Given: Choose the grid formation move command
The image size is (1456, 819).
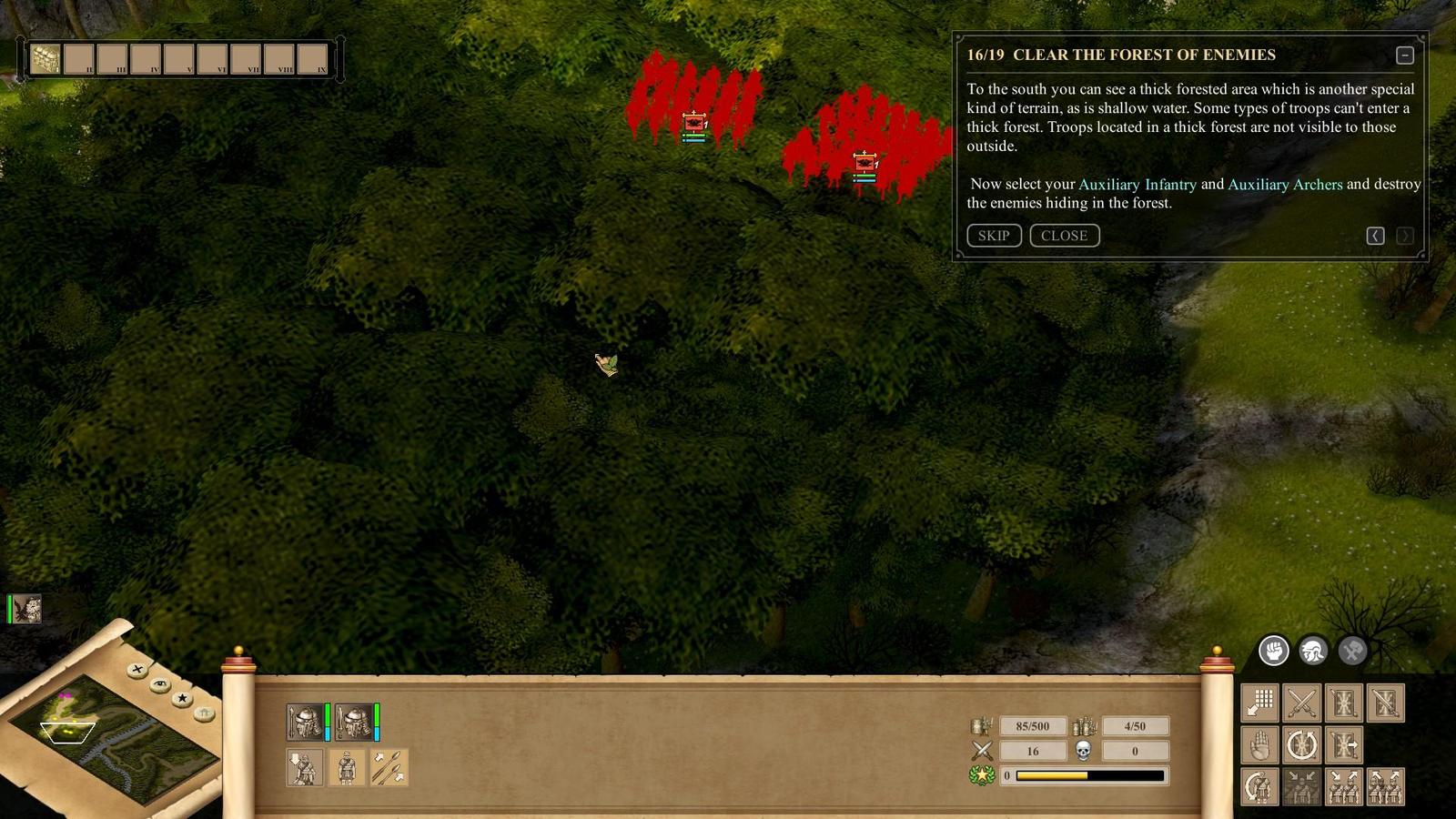Looking at the screenshot, I should click(x=1259, y=703).
